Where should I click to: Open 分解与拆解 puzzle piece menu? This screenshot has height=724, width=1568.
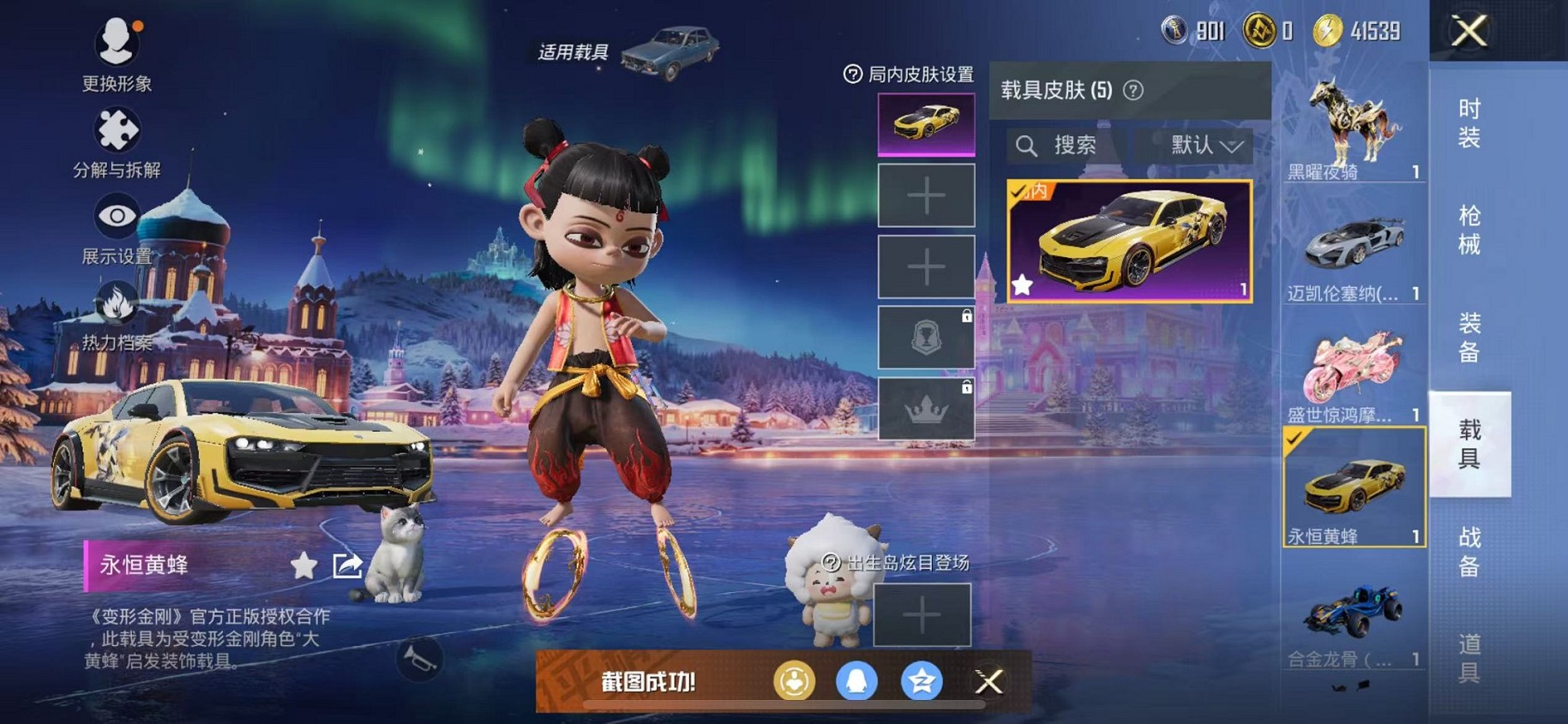coord(117,141)
